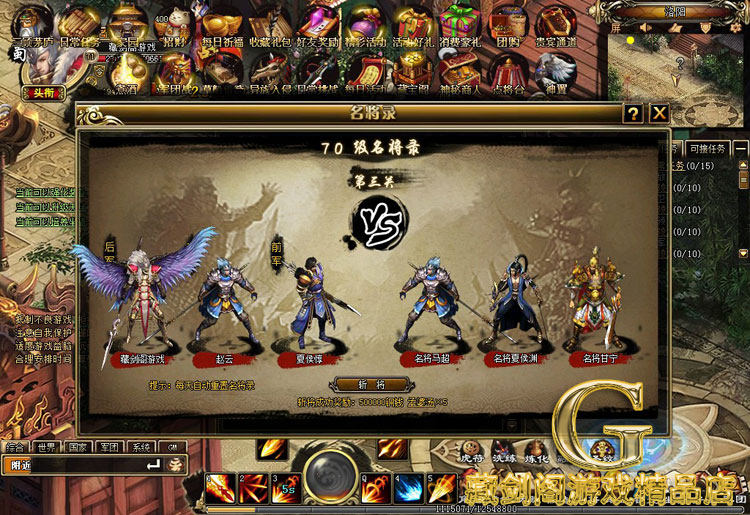Switch chat to the 世界 channel tab

pos(46,447)
